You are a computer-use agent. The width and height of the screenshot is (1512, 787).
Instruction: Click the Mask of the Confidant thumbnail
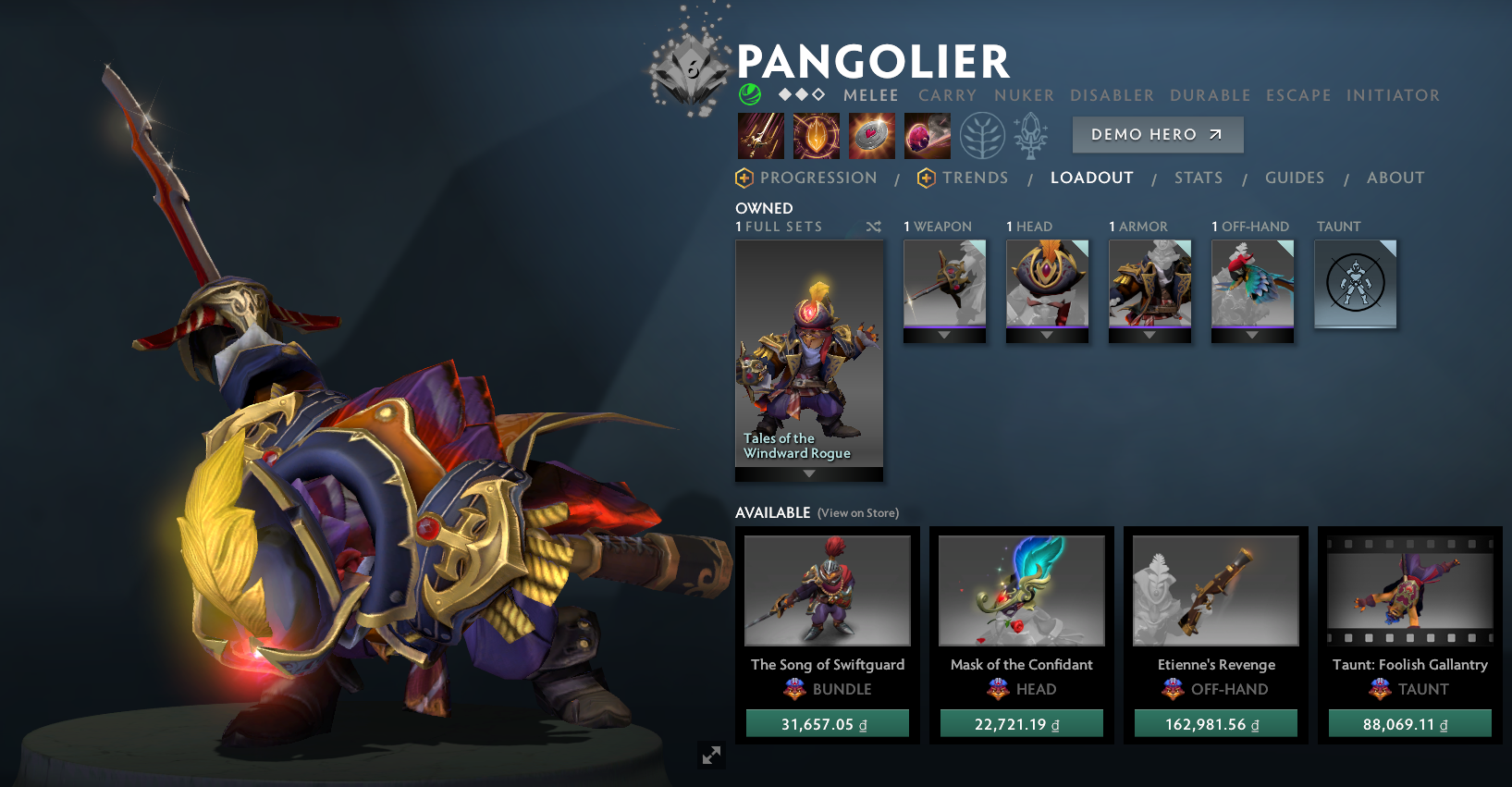[1021, 591]
